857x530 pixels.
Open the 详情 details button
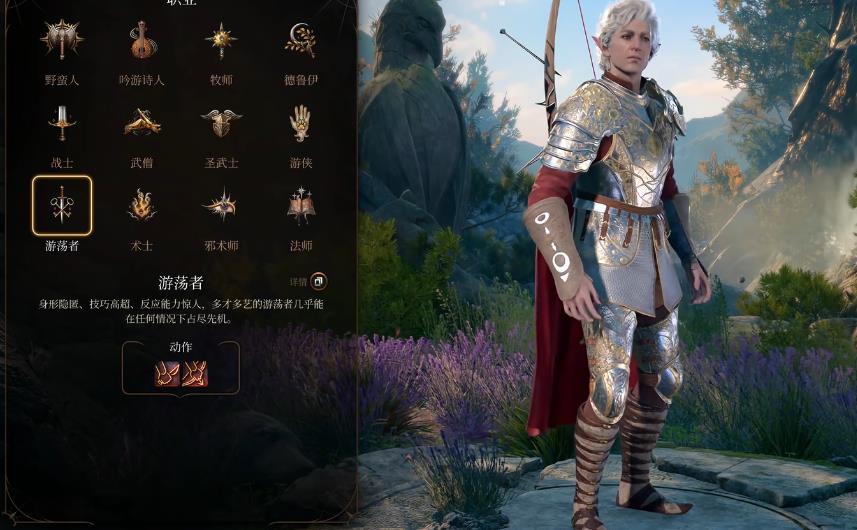318,282
